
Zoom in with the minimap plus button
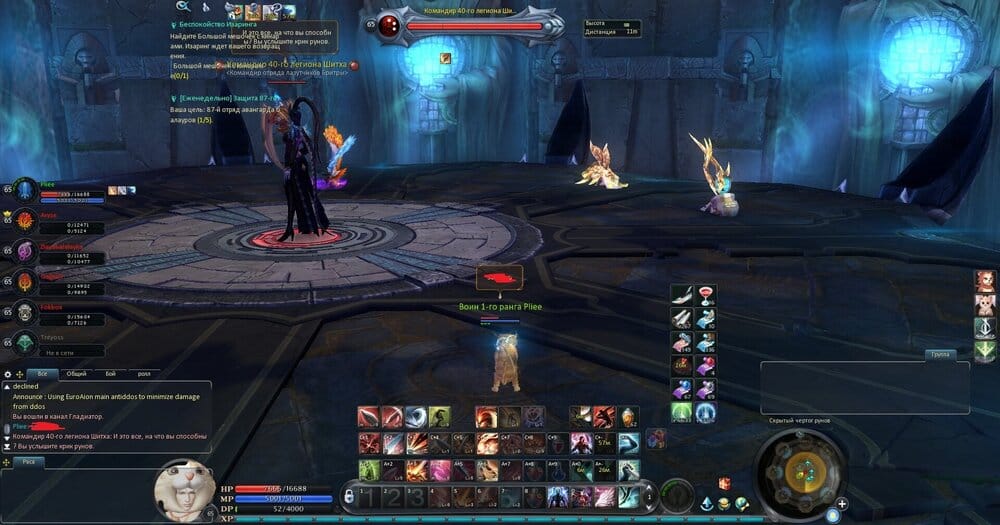(842, 503)
